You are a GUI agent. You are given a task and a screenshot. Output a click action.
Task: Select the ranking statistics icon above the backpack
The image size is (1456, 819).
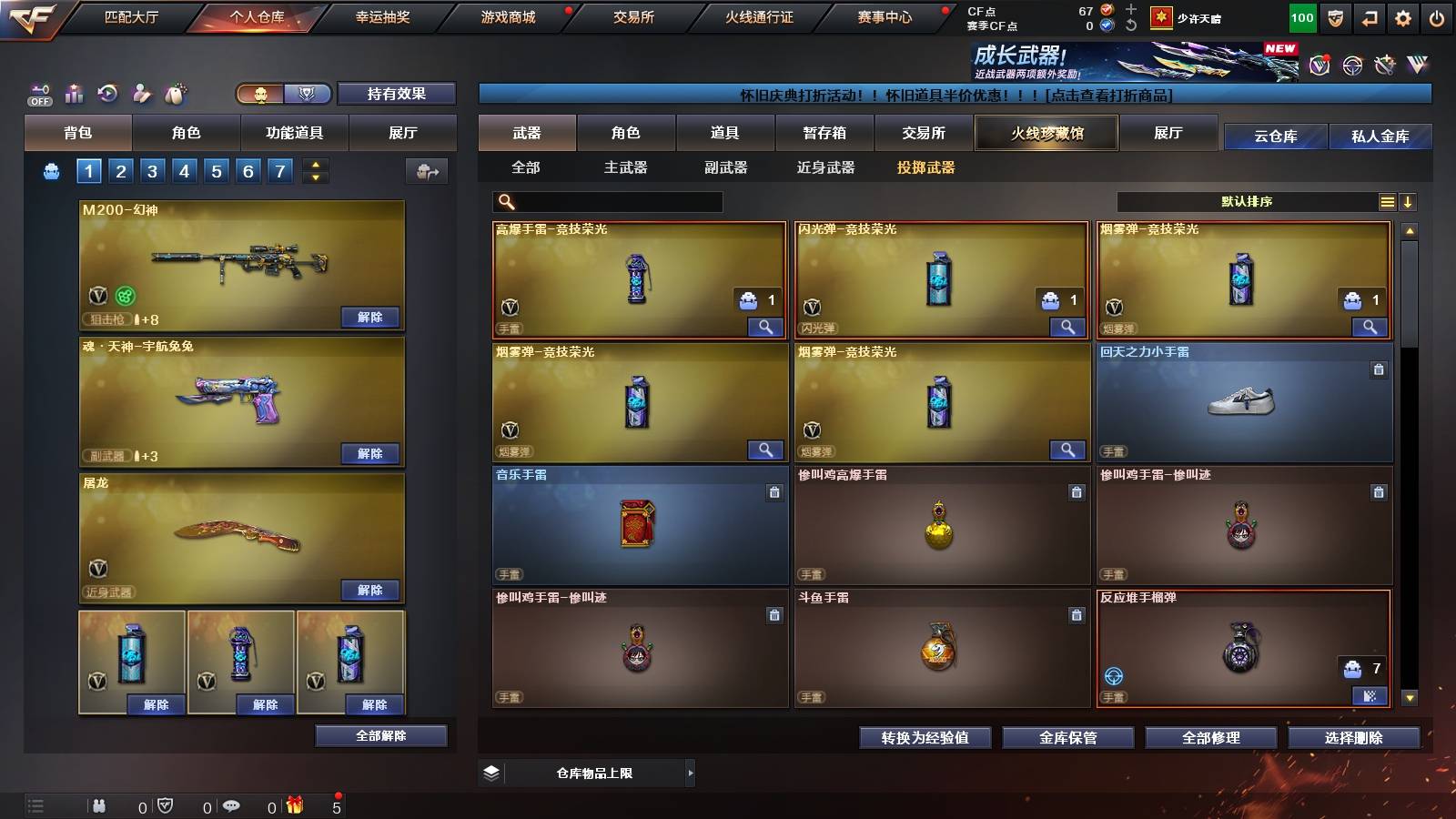tap(74, 91)
